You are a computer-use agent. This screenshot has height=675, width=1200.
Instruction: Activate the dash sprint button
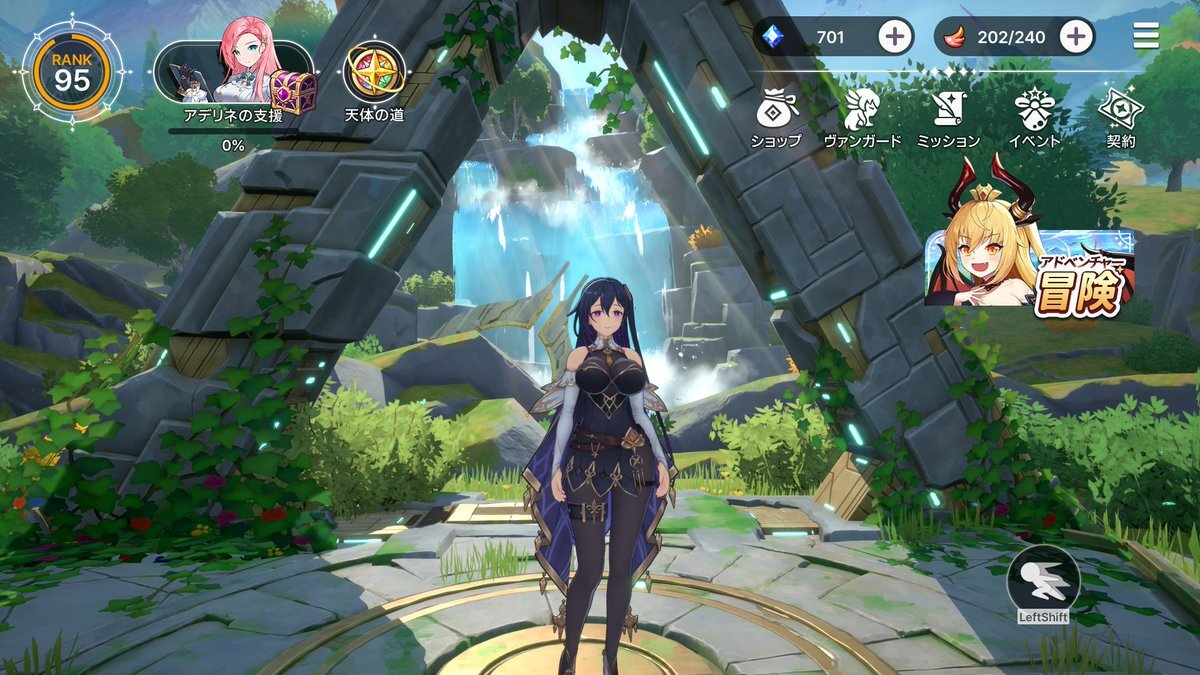coord(1043,580)
